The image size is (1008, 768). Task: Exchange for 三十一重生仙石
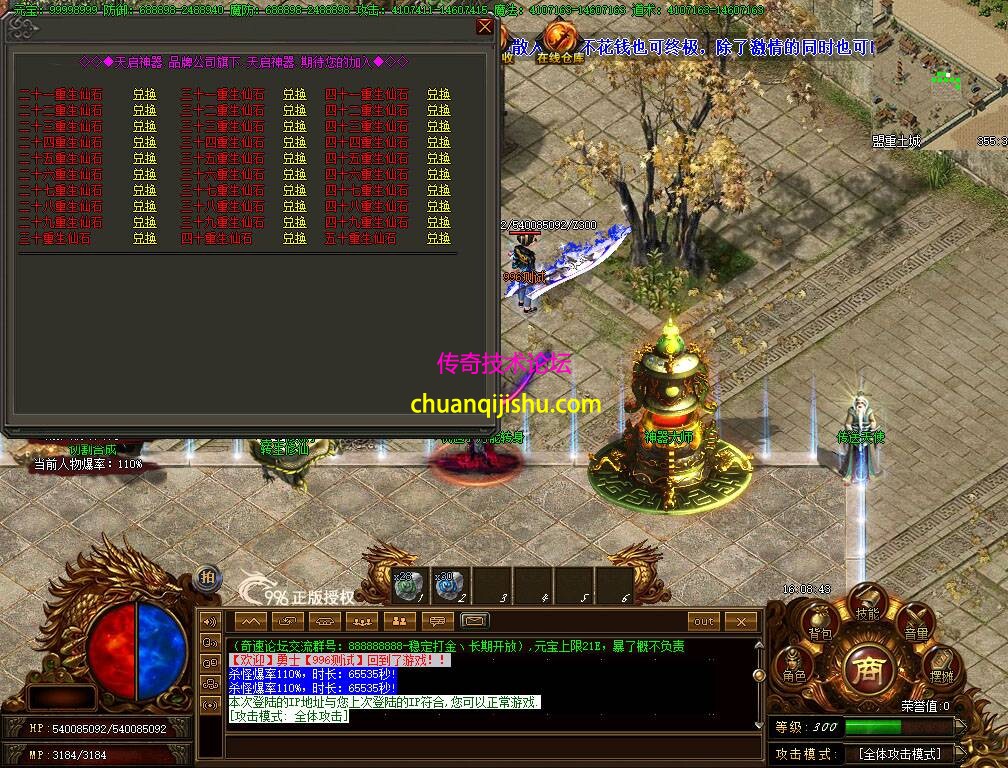[x=294, y=95]
